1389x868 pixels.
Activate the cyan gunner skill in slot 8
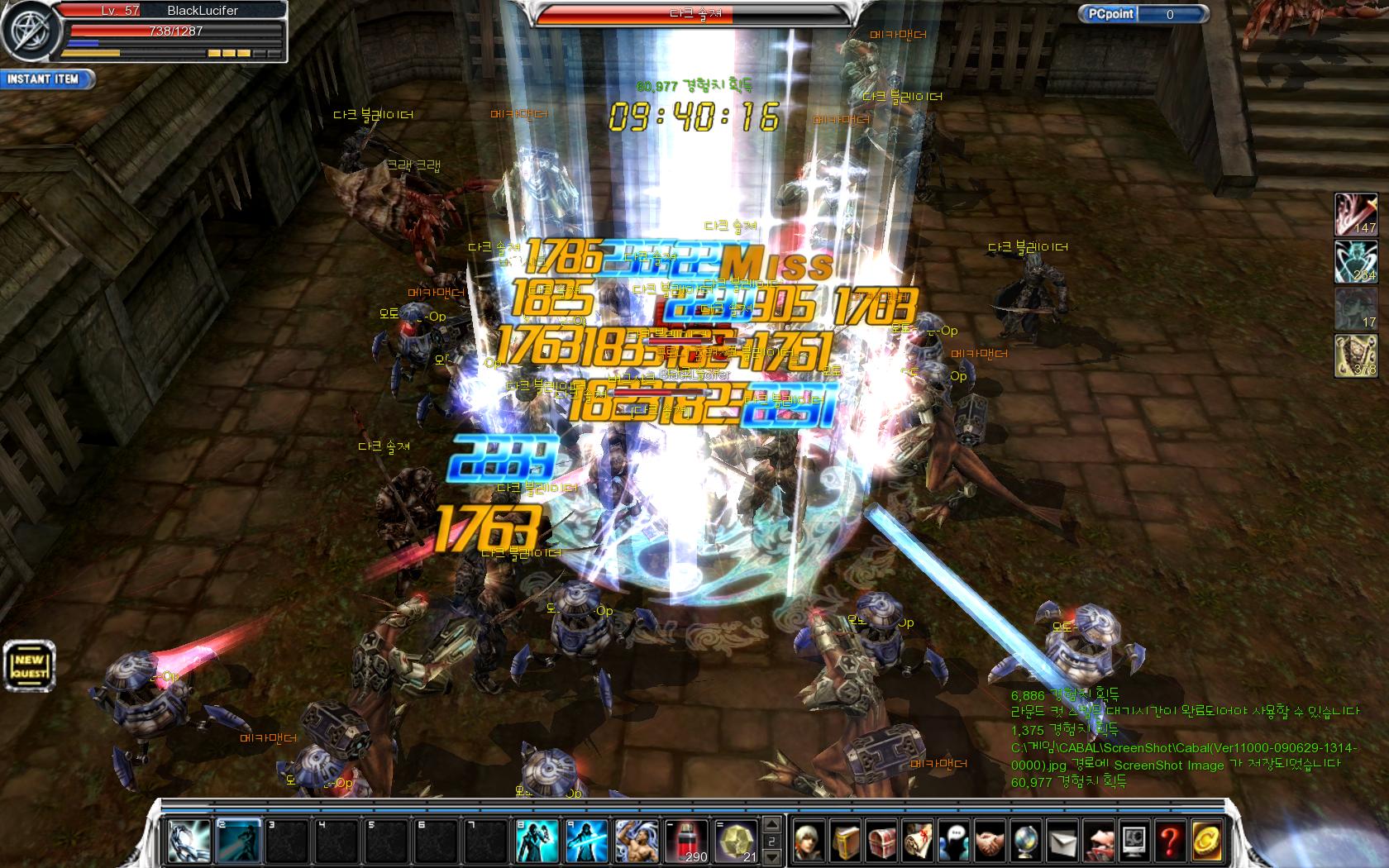click(x=537, y=842)
